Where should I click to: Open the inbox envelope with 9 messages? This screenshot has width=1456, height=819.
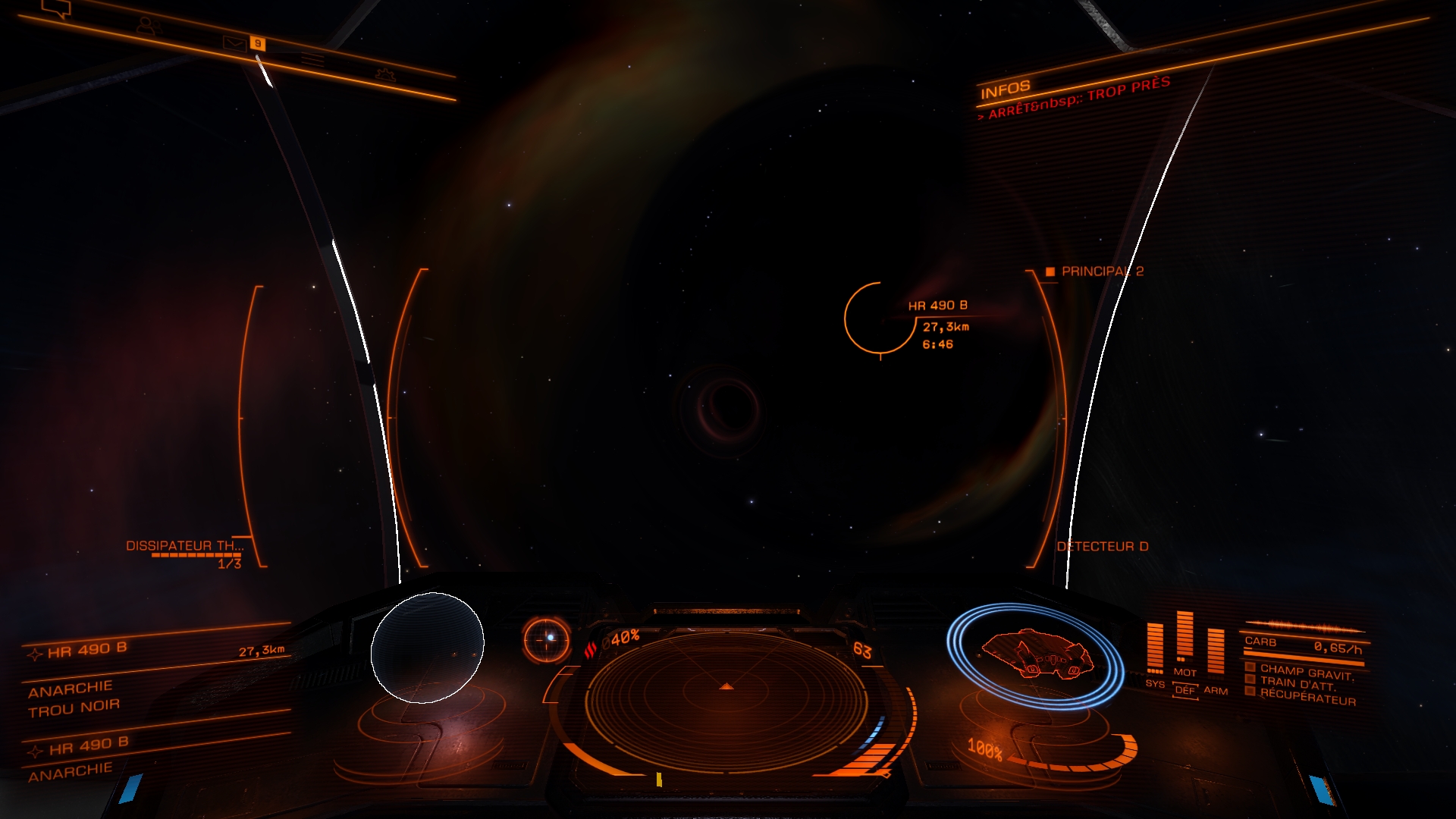click(x=236, y=42)
